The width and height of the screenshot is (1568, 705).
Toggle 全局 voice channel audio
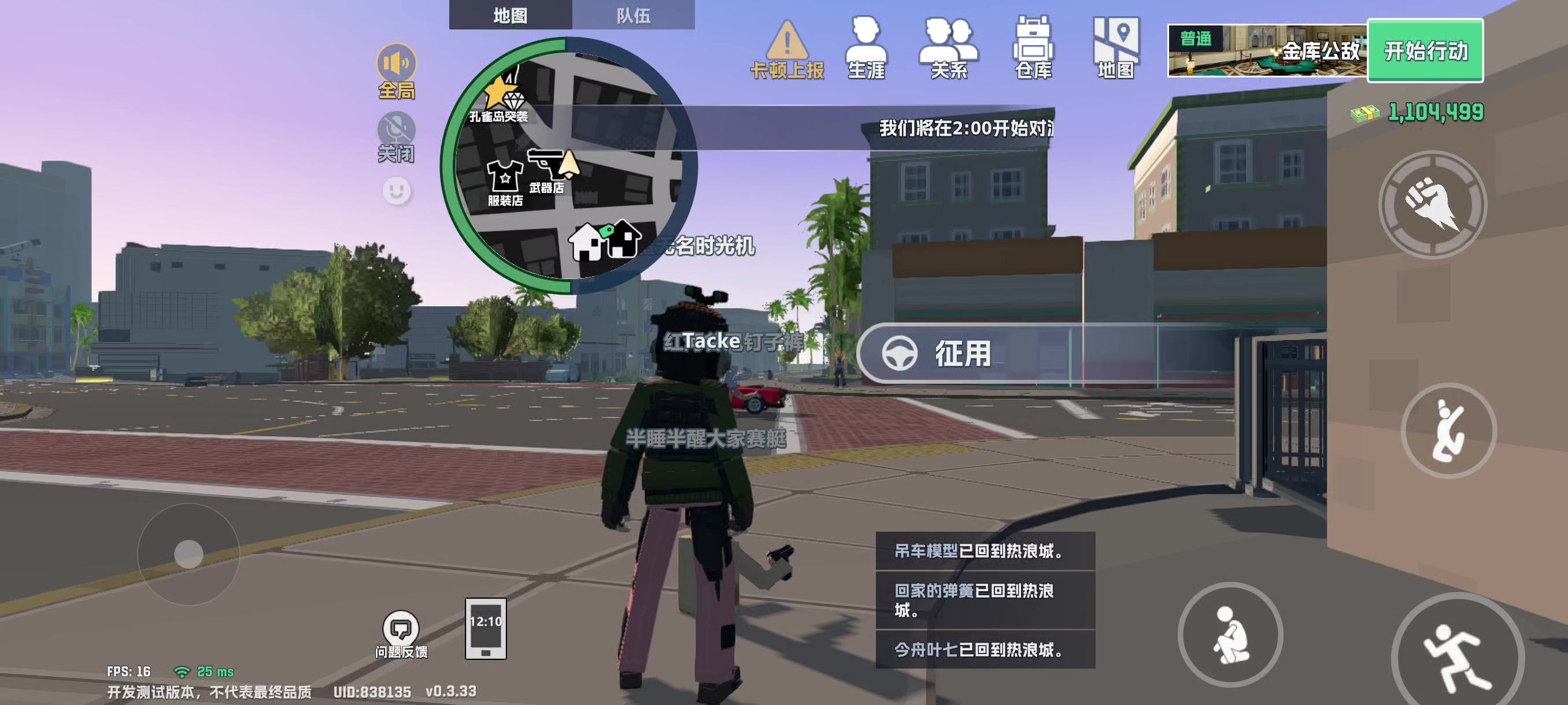pos(396,62)
